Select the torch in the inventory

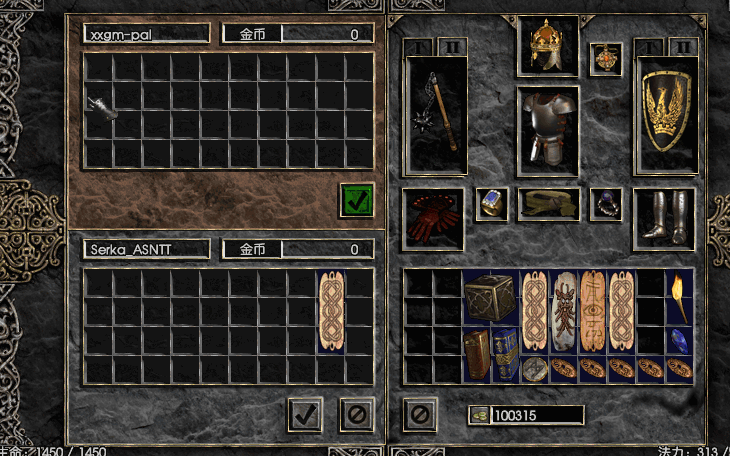point(680,296)
